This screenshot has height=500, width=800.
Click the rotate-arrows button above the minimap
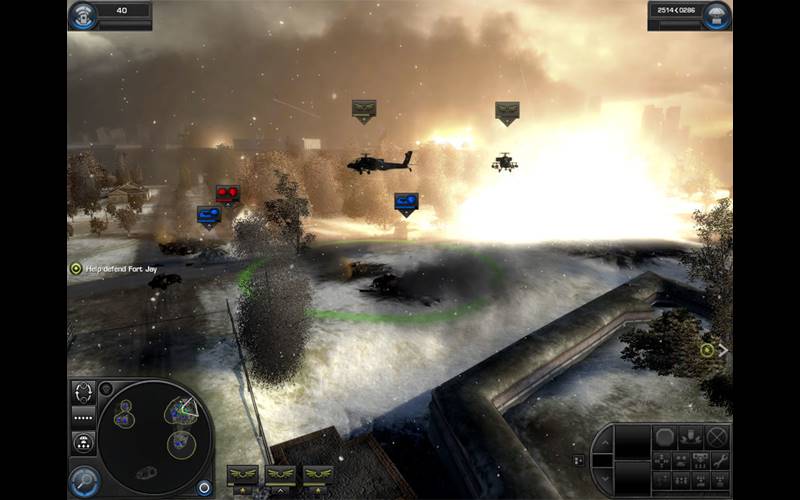pyautogui.click(x=84, y=391)
